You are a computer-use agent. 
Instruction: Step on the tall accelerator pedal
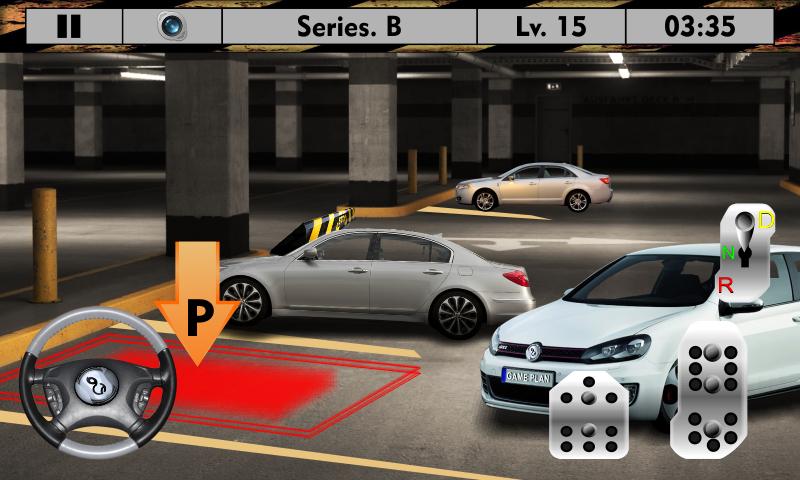coord(711,390)
